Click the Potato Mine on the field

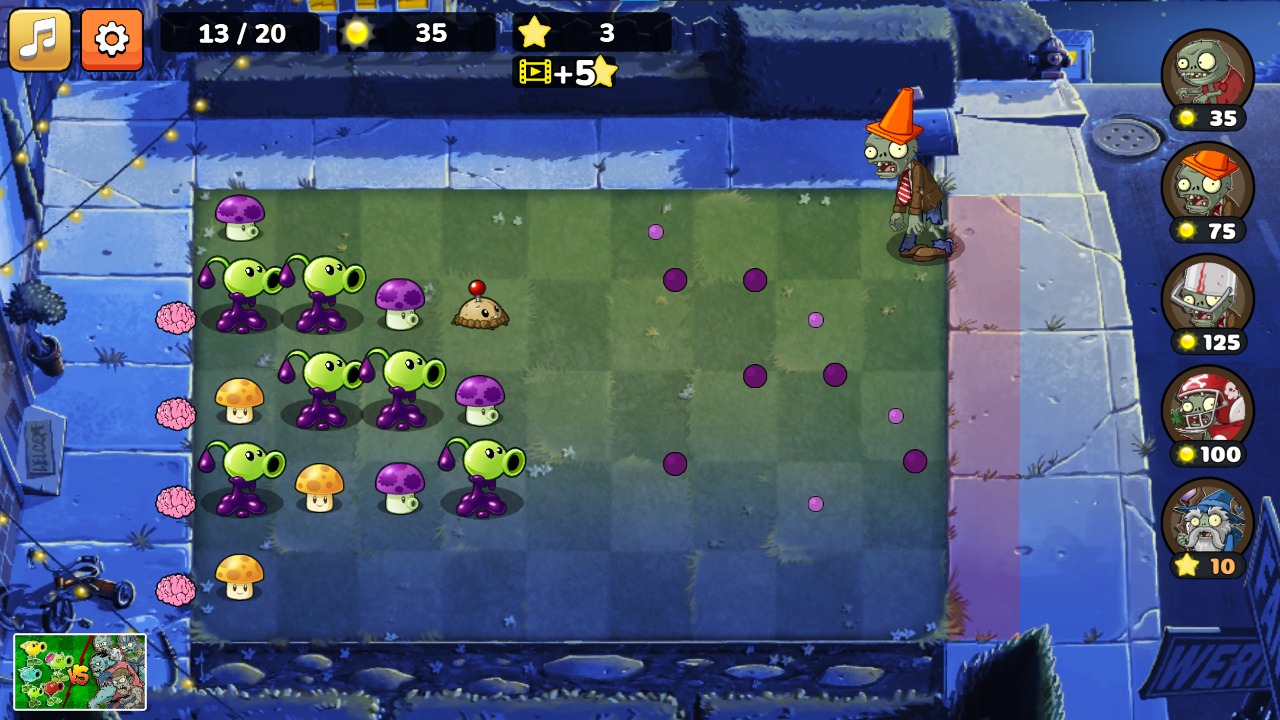pyautogui.click(x=480, y=308)
